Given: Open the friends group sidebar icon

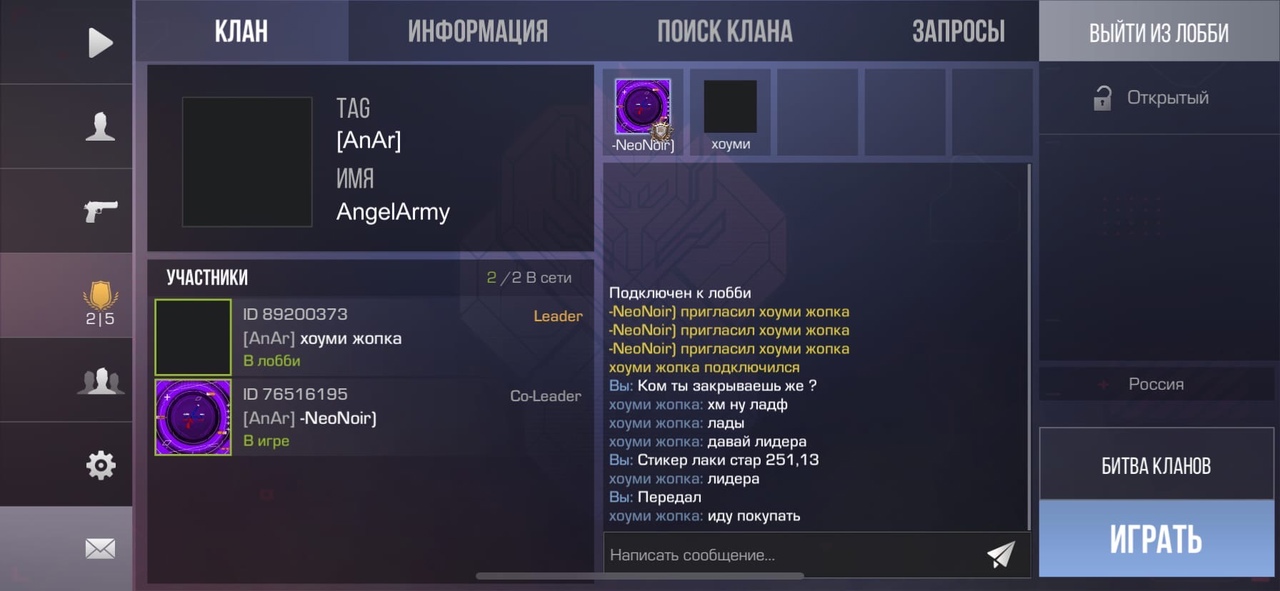Looking at the screenshot, I should point(100,381).
